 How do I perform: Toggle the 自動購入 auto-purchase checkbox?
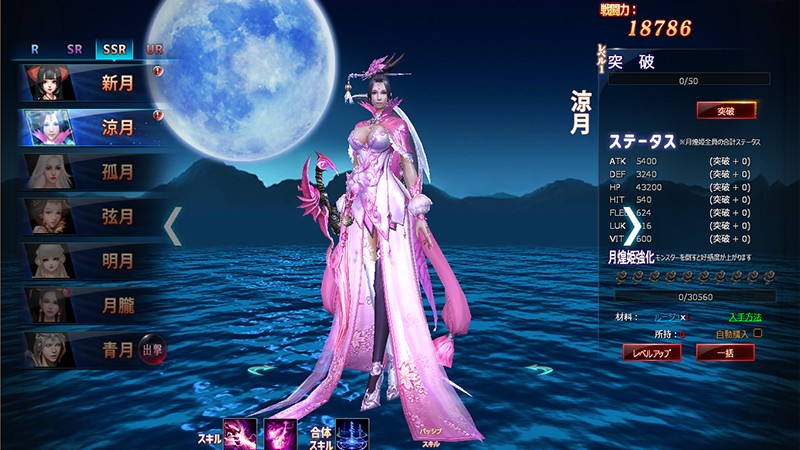(757, 333)
